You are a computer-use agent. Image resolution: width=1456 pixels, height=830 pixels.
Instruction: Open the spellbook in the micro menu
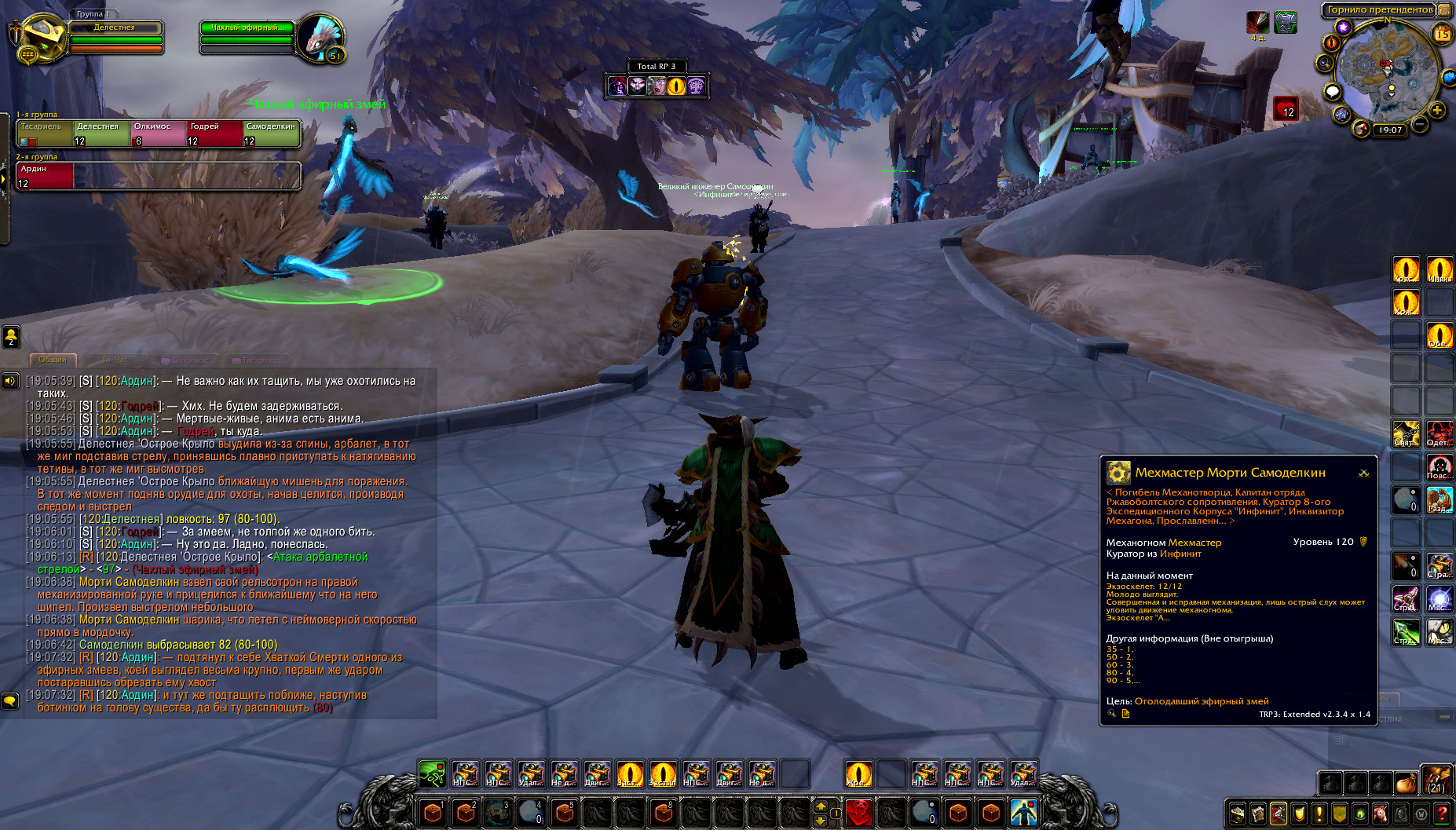(1258, 814)
